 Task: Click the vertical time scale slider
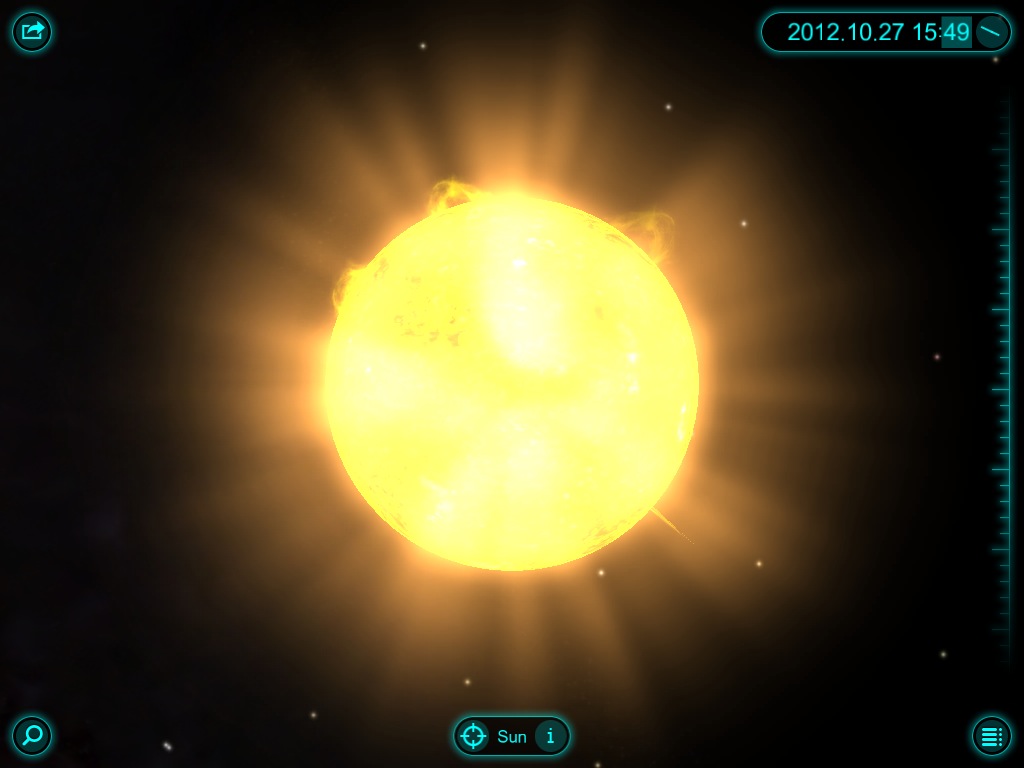pyautogui.click(x=1000, y=380)
